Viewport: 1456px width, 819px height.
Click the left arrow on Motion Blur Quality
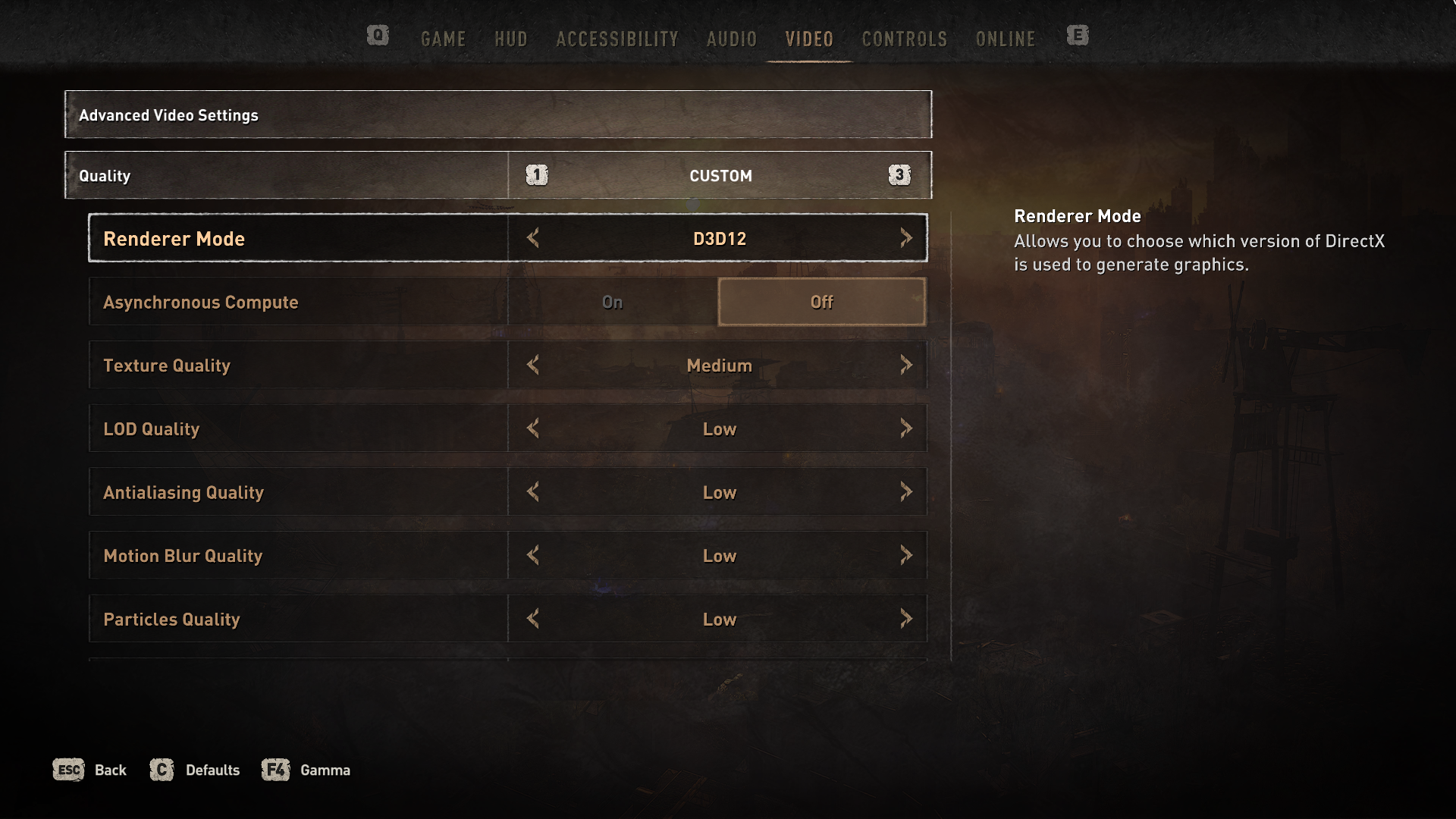533,556
